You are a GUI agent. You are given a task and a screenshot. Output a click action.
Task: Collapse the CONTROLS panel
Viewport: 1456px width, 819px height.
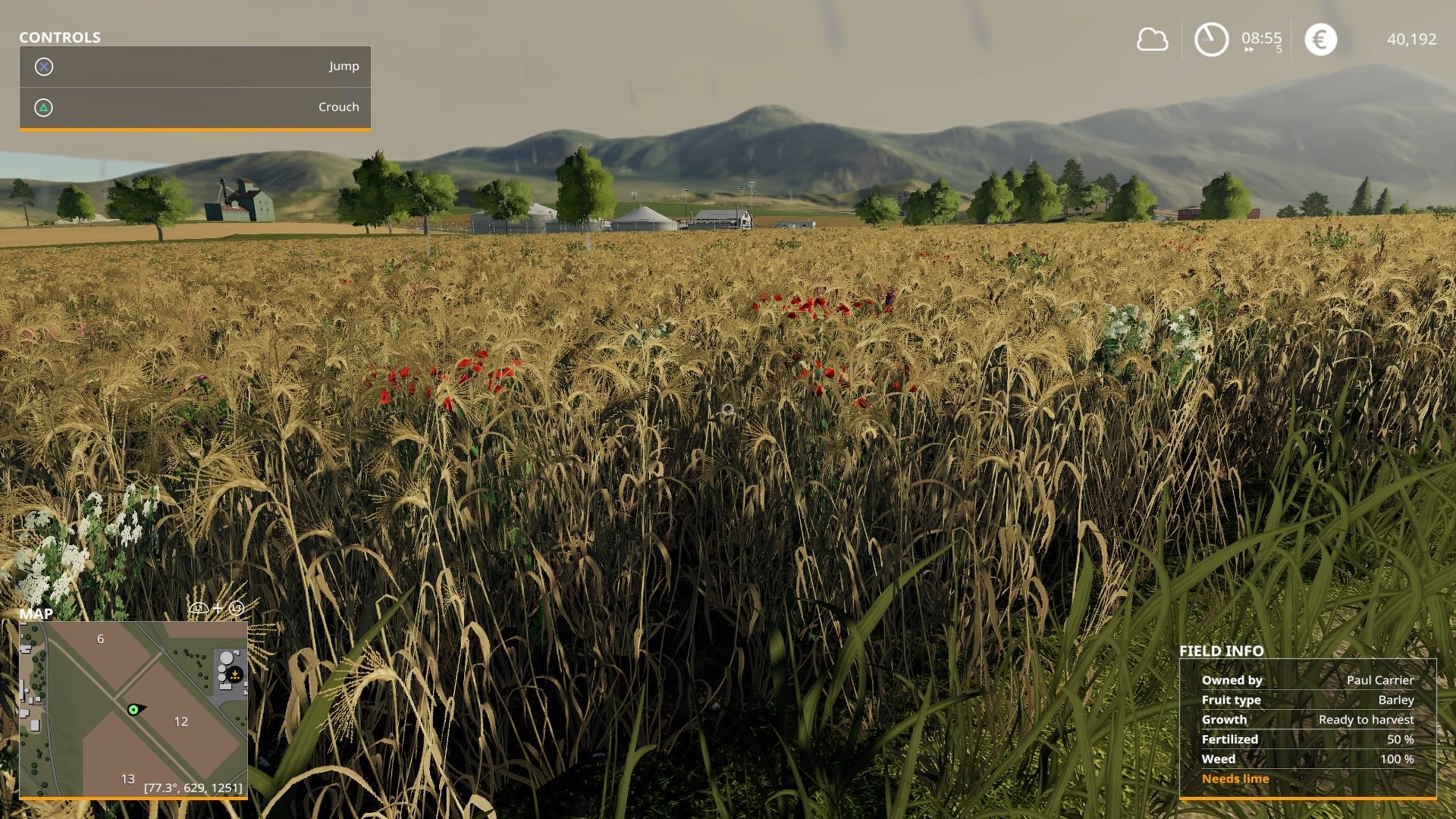[x=59, y=36]
